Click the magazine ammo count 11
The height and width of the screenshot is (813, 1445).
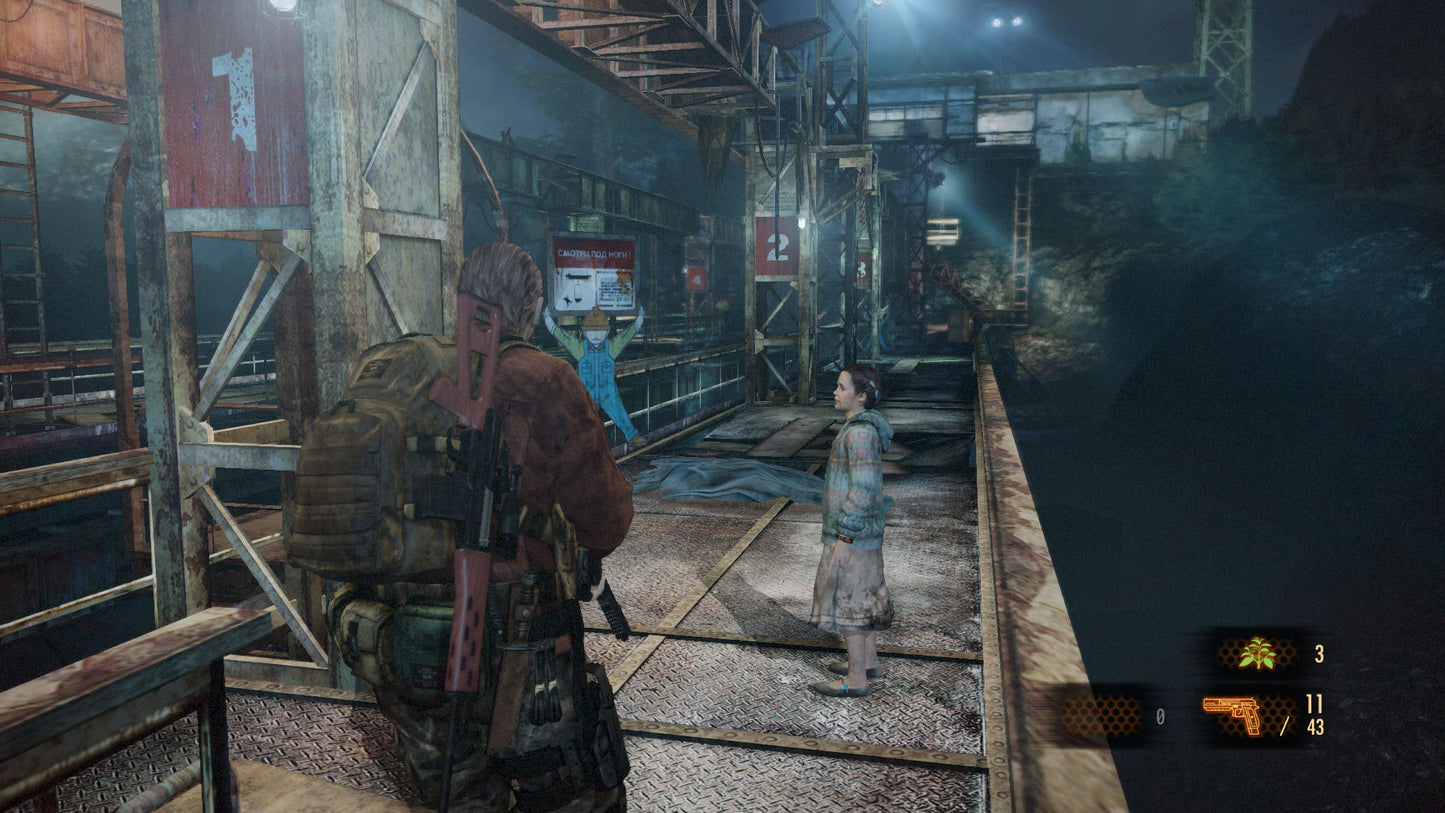point(1313,705)
